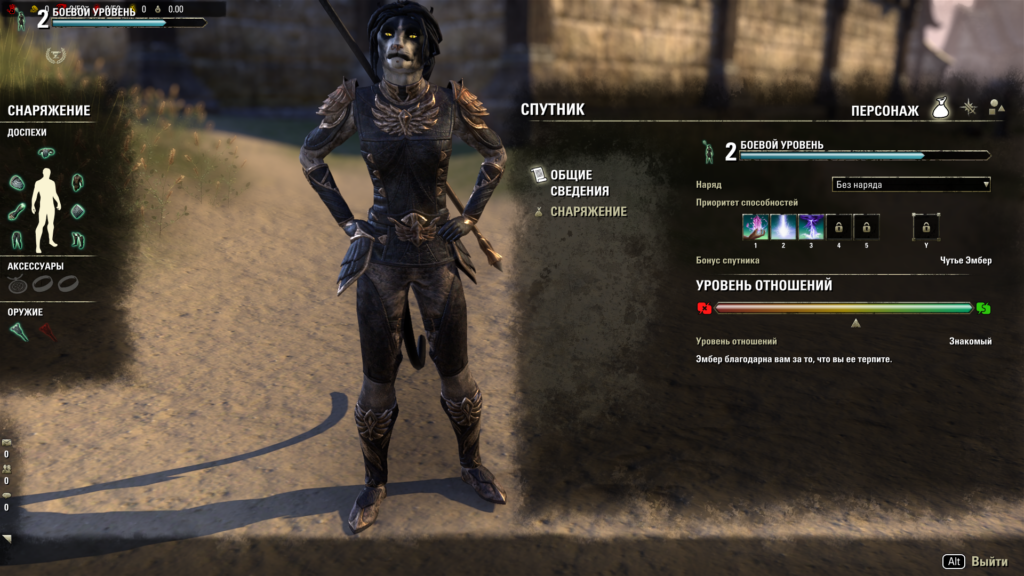Click the locked ultimate ability slot Y
Viewport: 1024px width, 576px height.
point(926,227)
